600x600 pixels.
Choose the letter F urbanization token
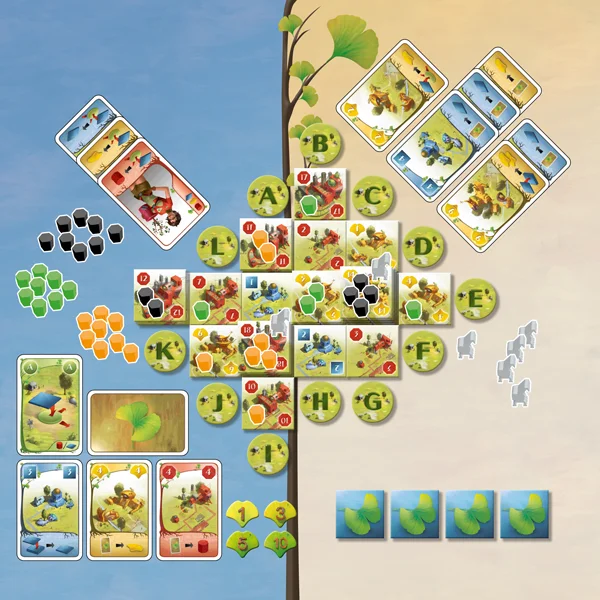tap(423, 349)
